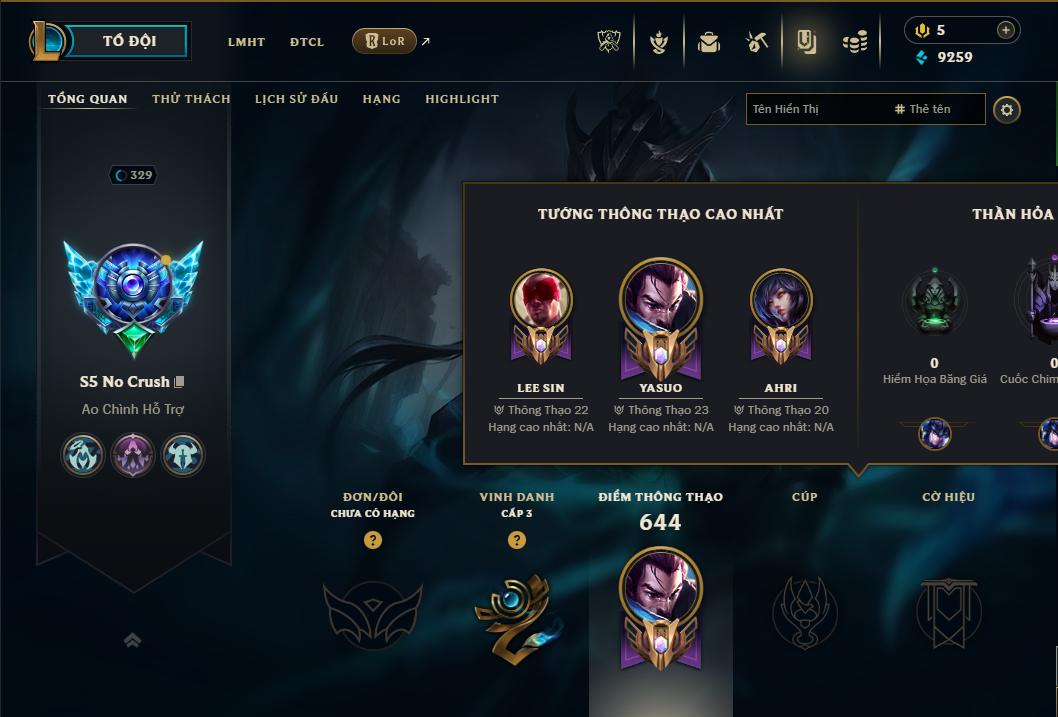View the LỊCH SỬ ĐẤU tab
1058x717 pixels.
click(296, 99)
